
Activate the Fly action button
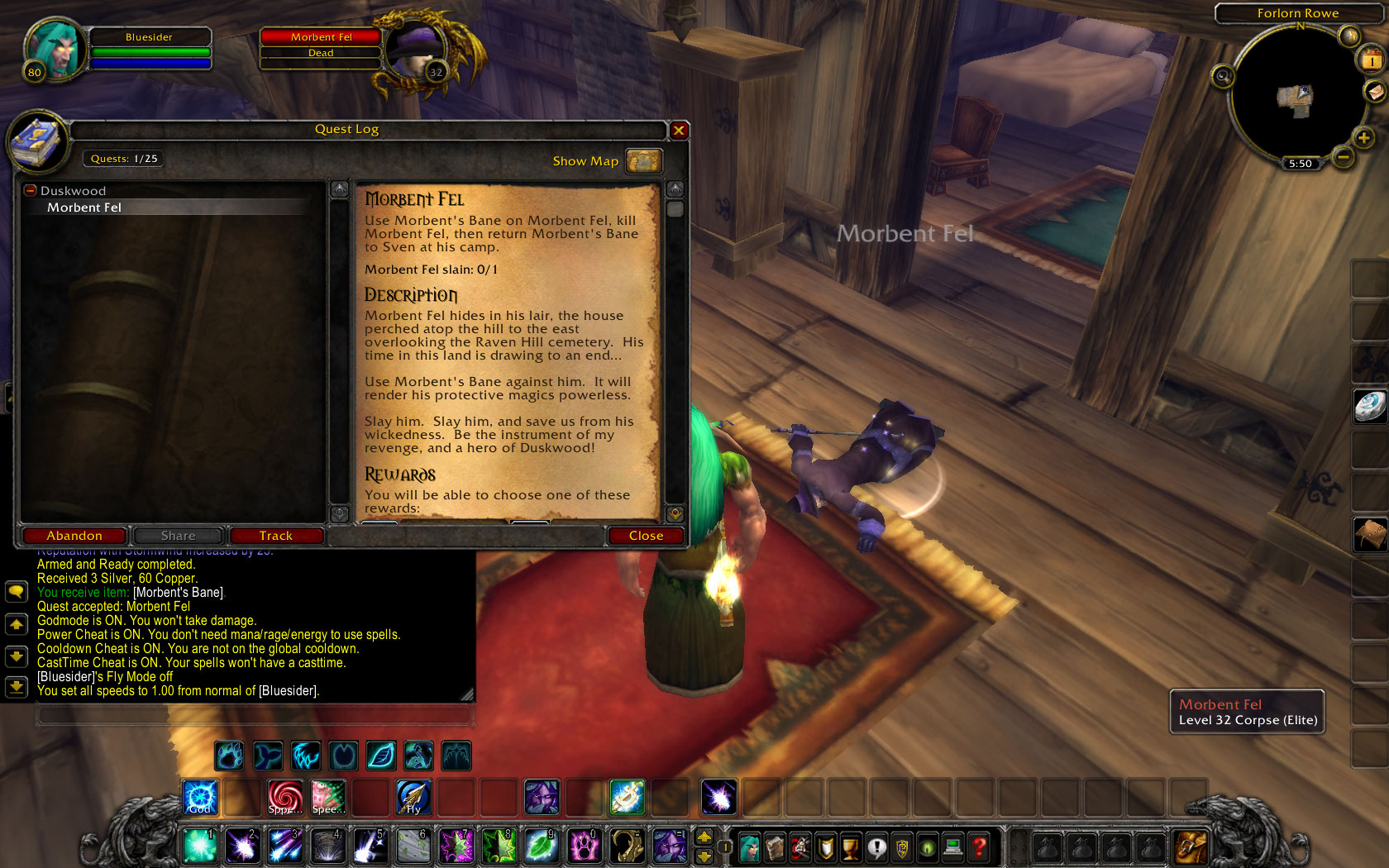click(413, 797)
